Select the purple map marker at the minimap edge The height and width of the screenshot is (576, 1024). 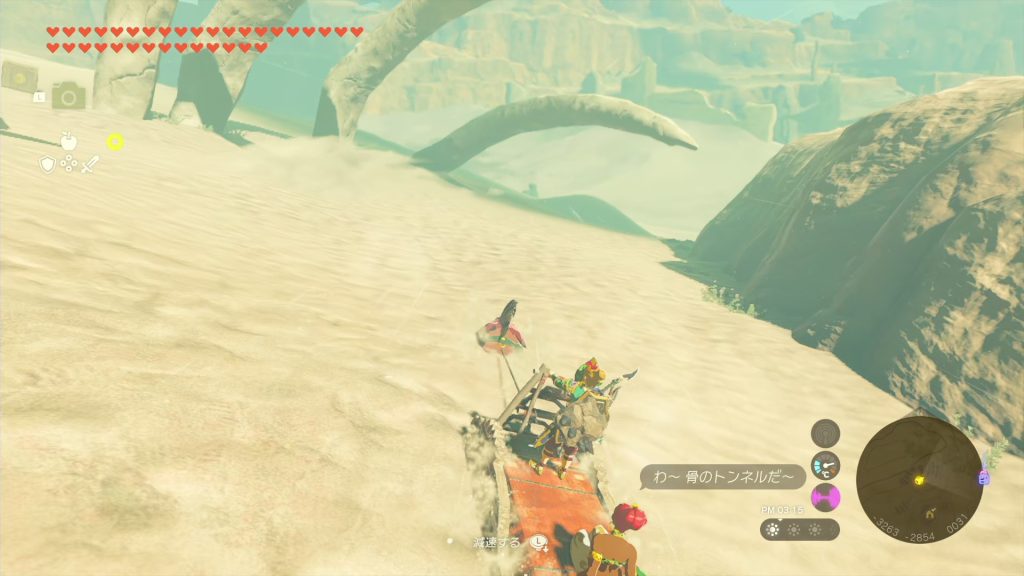click(x=982, y=479)
